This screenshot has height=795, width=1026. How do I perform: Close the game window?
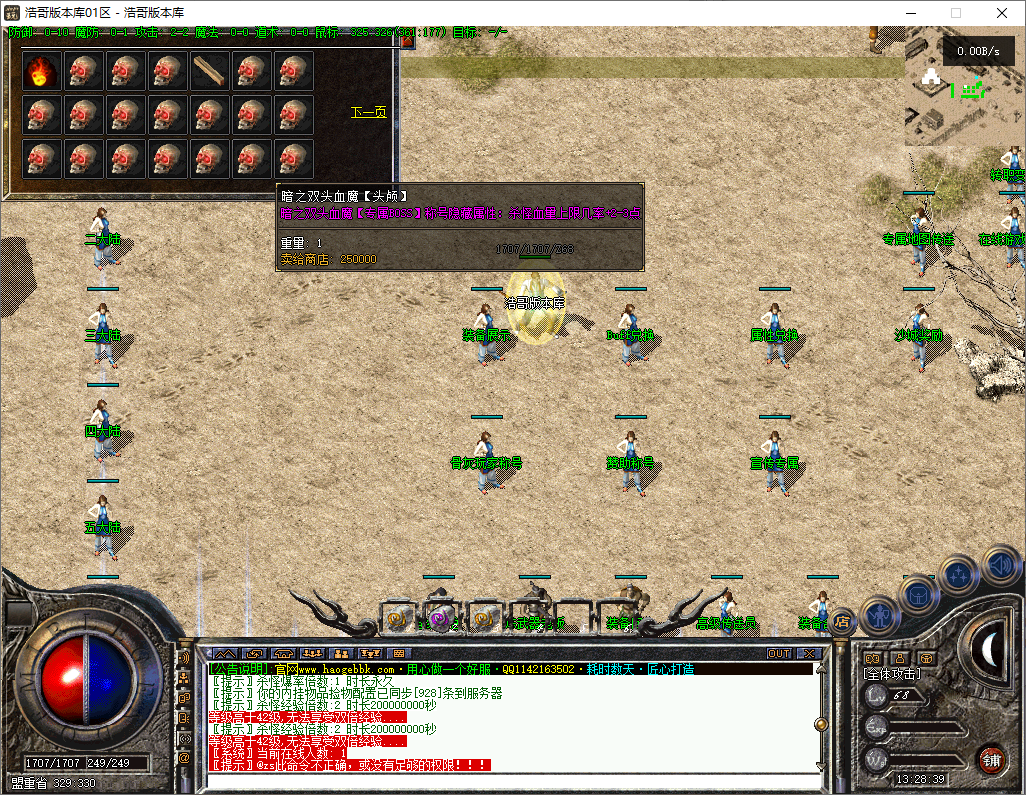pos(1001,13)
